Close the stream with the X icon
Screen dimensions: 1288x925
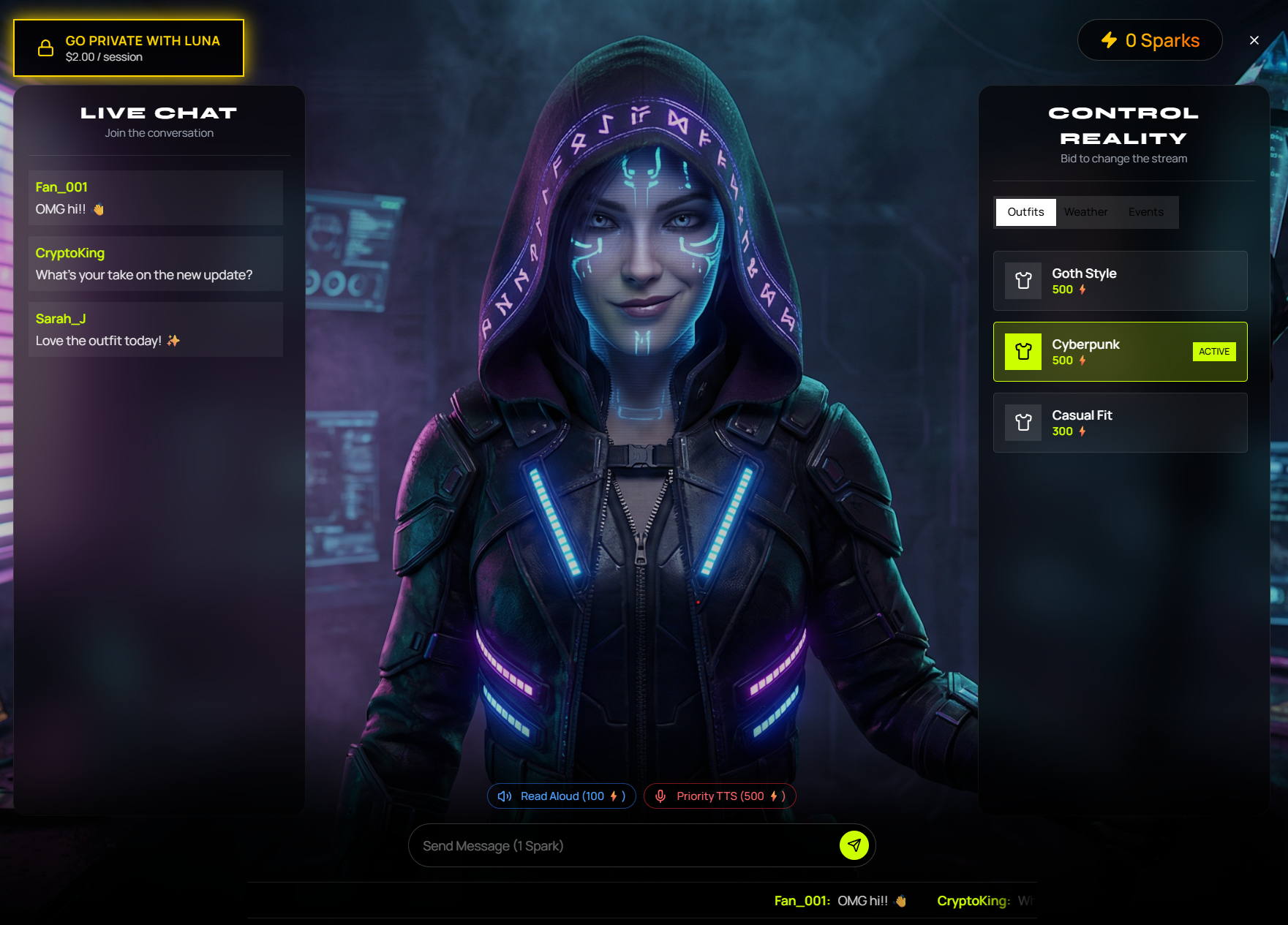(1254, 40)
